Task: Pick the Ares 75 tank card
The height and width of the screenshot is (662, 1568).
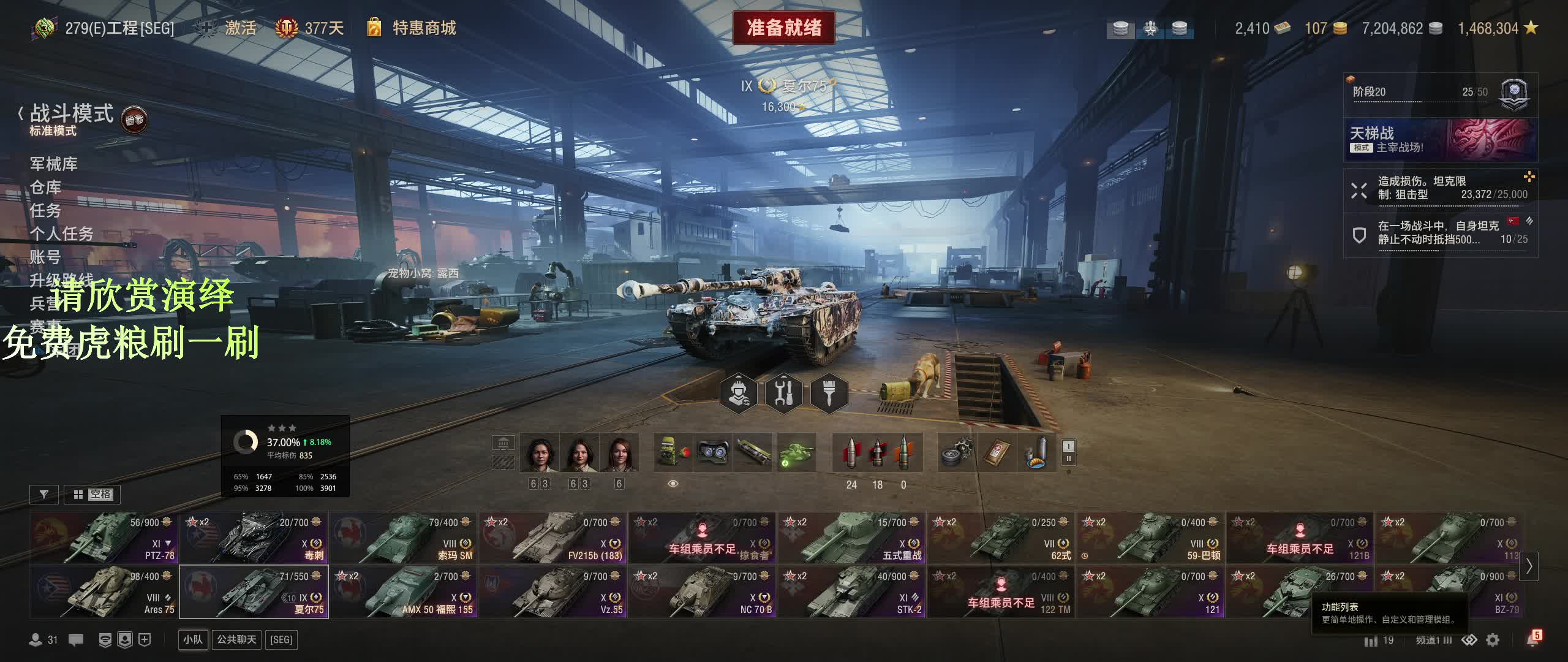Action: click(104, 592)
